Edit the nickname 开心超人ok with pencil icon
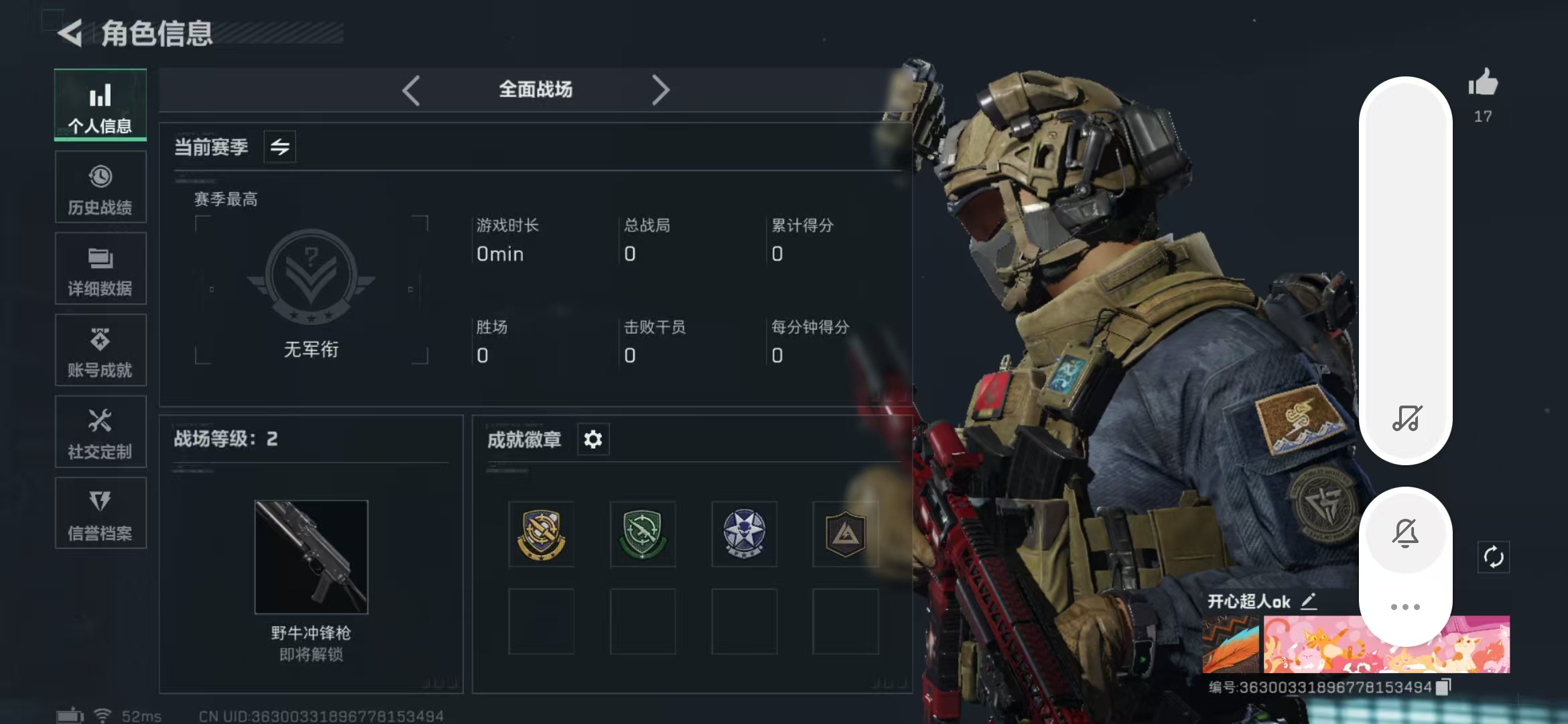This screenshot has height=724, width=1568. [x=1309, y=601]
